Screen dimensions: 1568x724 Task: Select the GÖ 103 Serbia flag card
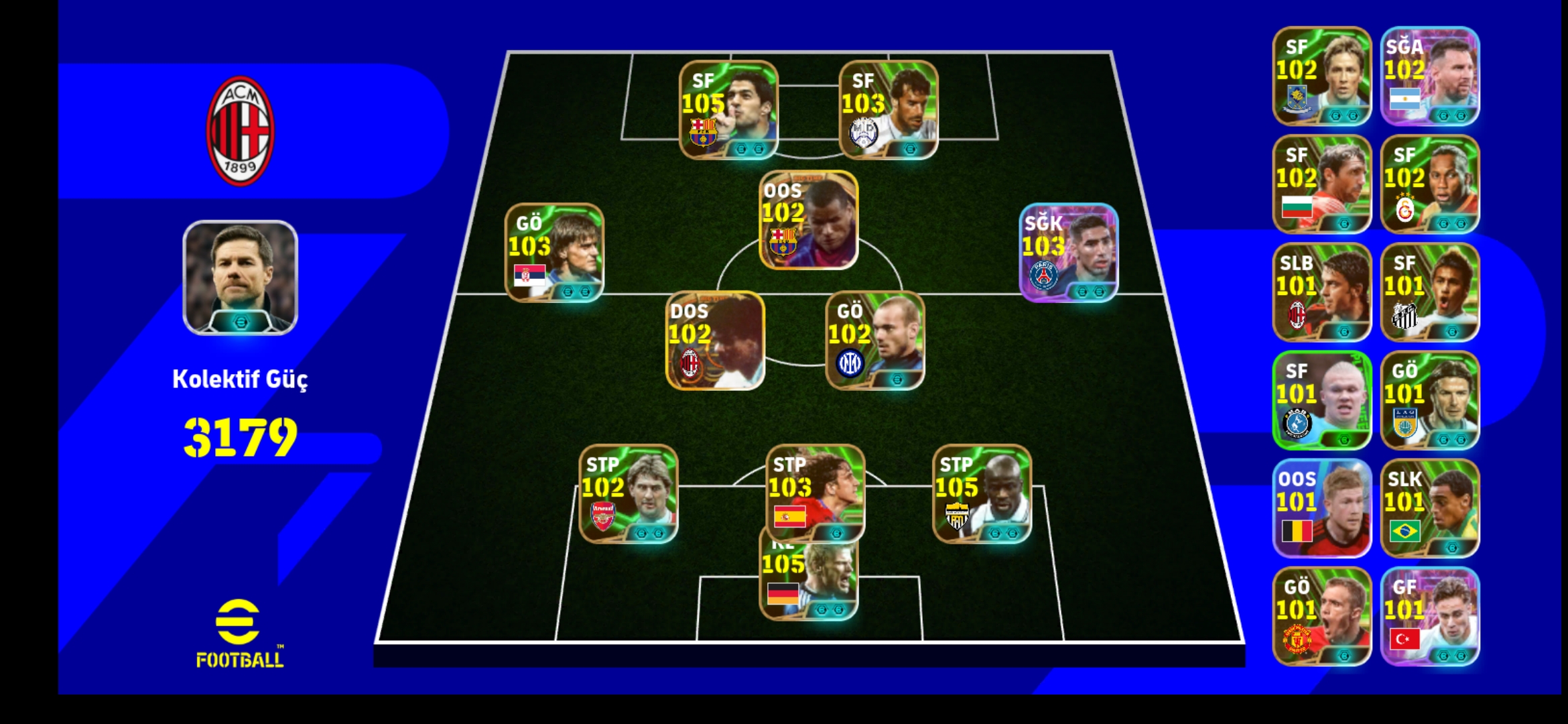pos(554,253)
